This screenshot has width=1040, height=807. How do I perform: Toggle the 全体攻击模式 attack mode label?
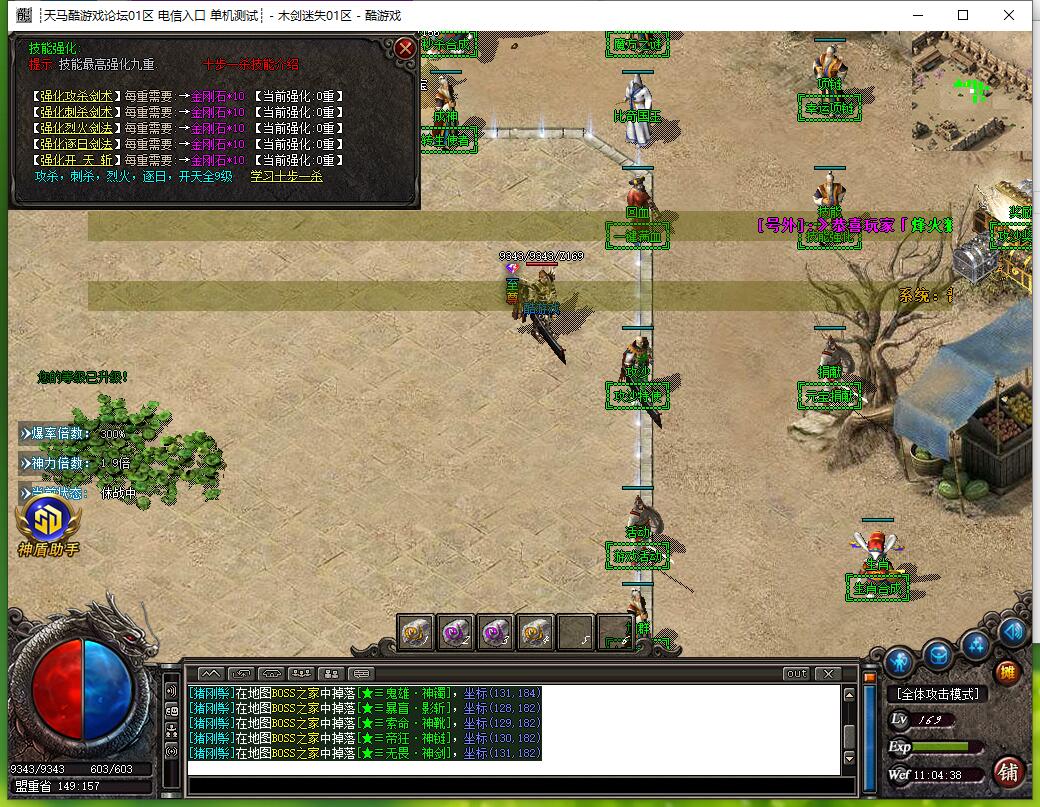pyautogui.click(x=937, y=694)
